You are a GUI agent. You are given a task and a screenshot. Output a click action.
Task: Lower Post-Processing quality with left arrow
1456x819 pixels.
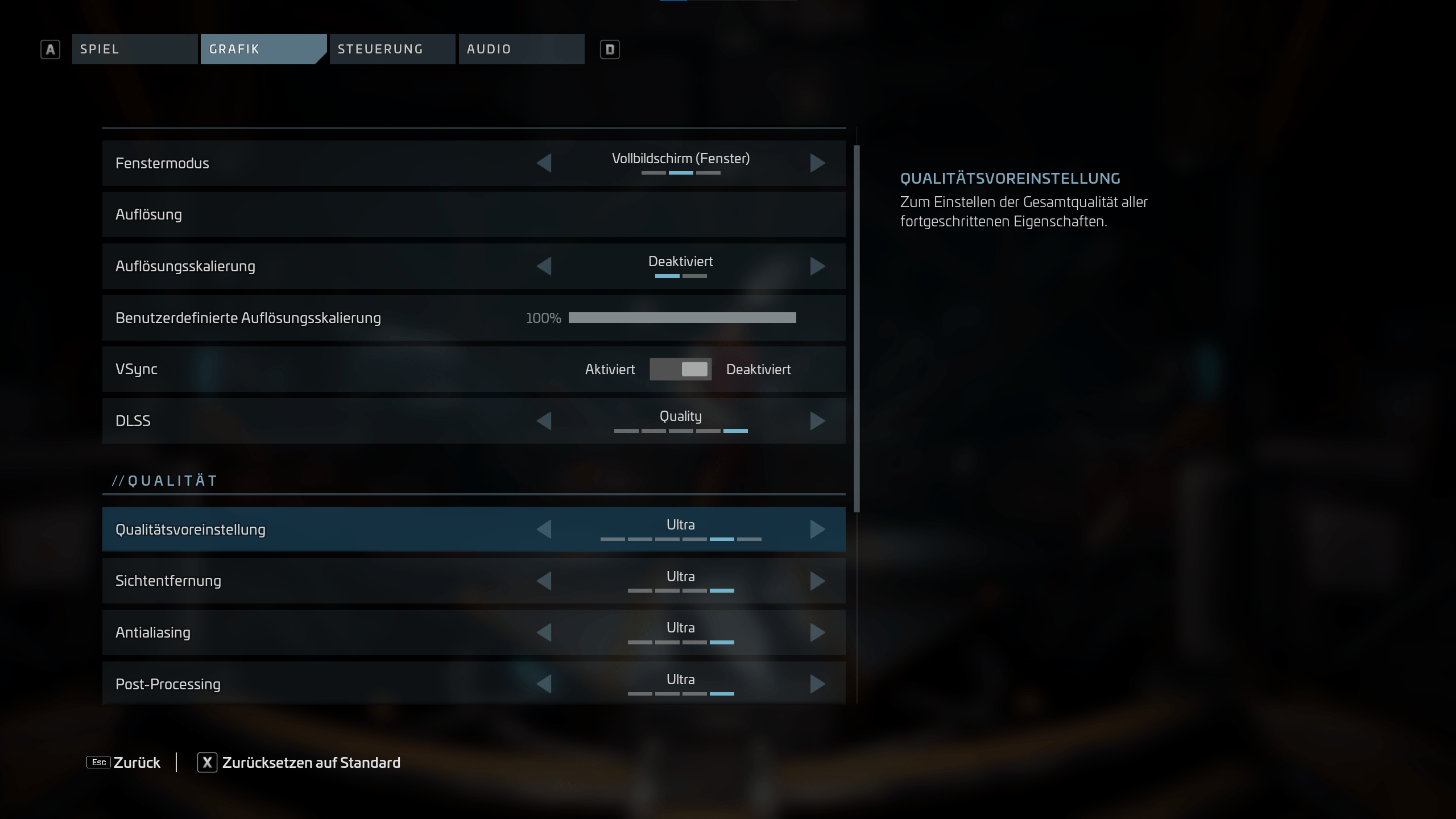point(544,684)
